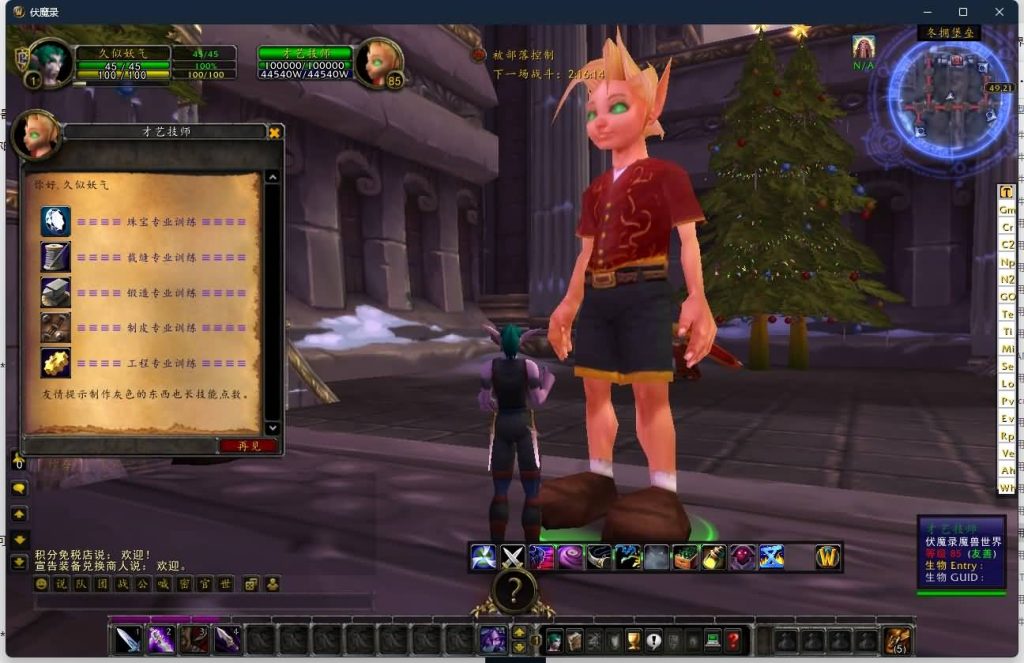Click the gold W logo button
1024x663 pixels.
(827, 557)
